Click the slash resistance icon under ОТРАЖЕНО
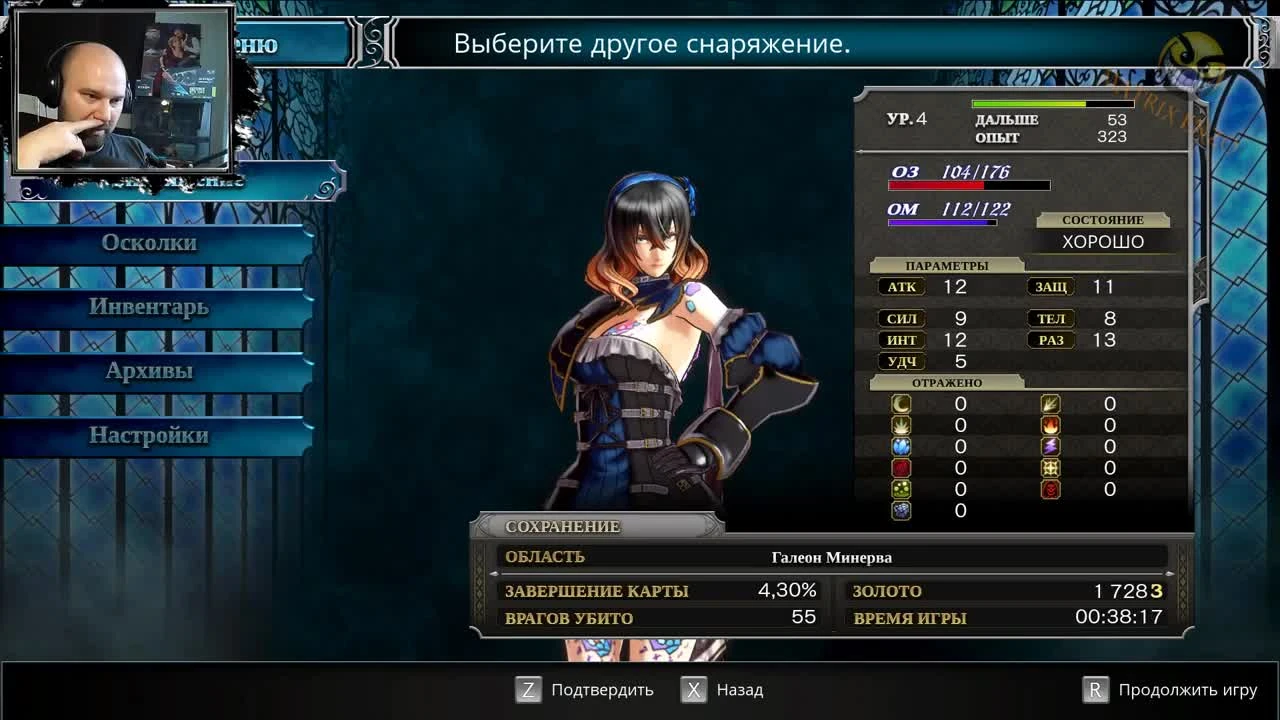Viewport: 1280px width, 720px height. point(1050,404)
